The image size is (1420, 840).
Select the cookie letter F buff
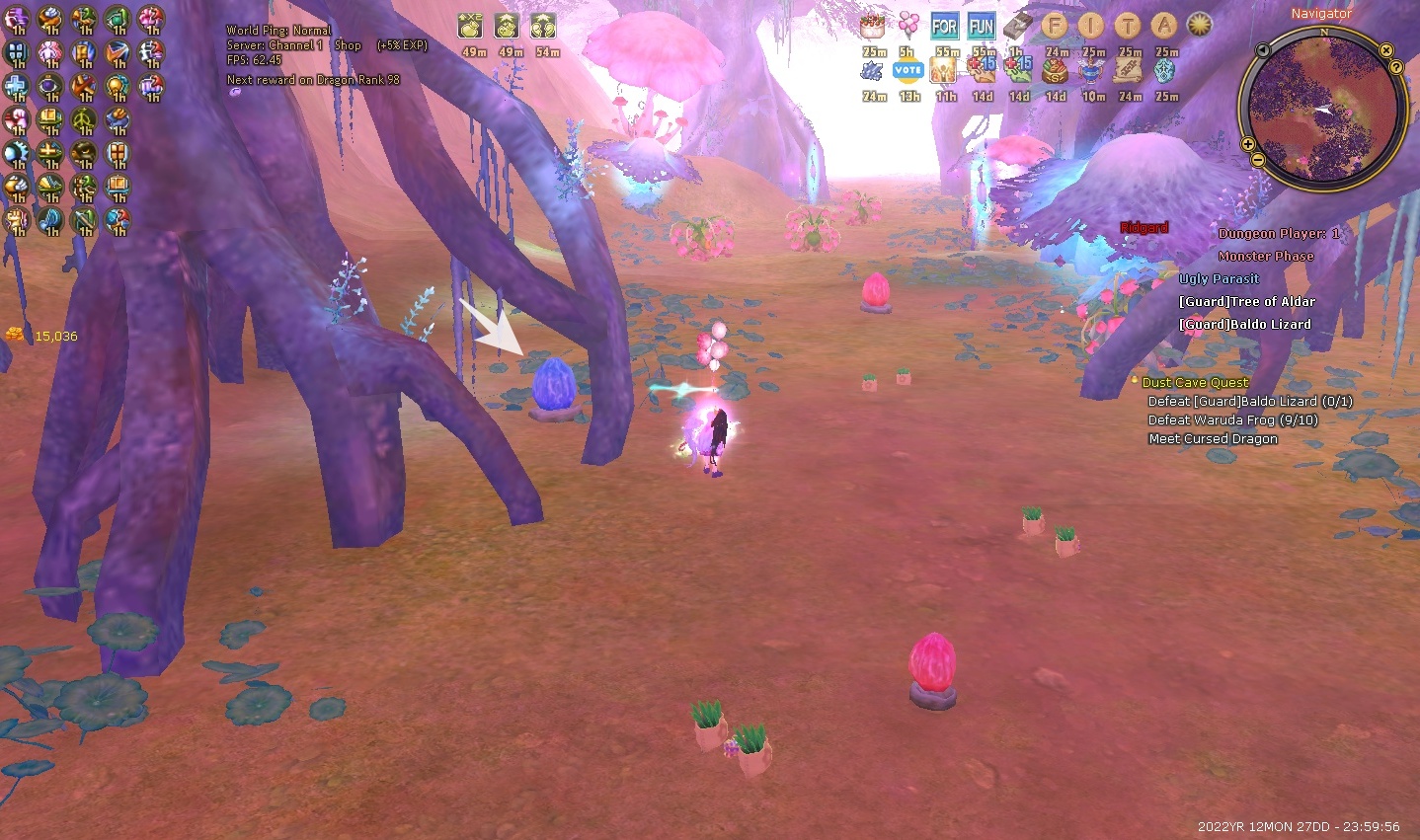(x=1055, y=27)
